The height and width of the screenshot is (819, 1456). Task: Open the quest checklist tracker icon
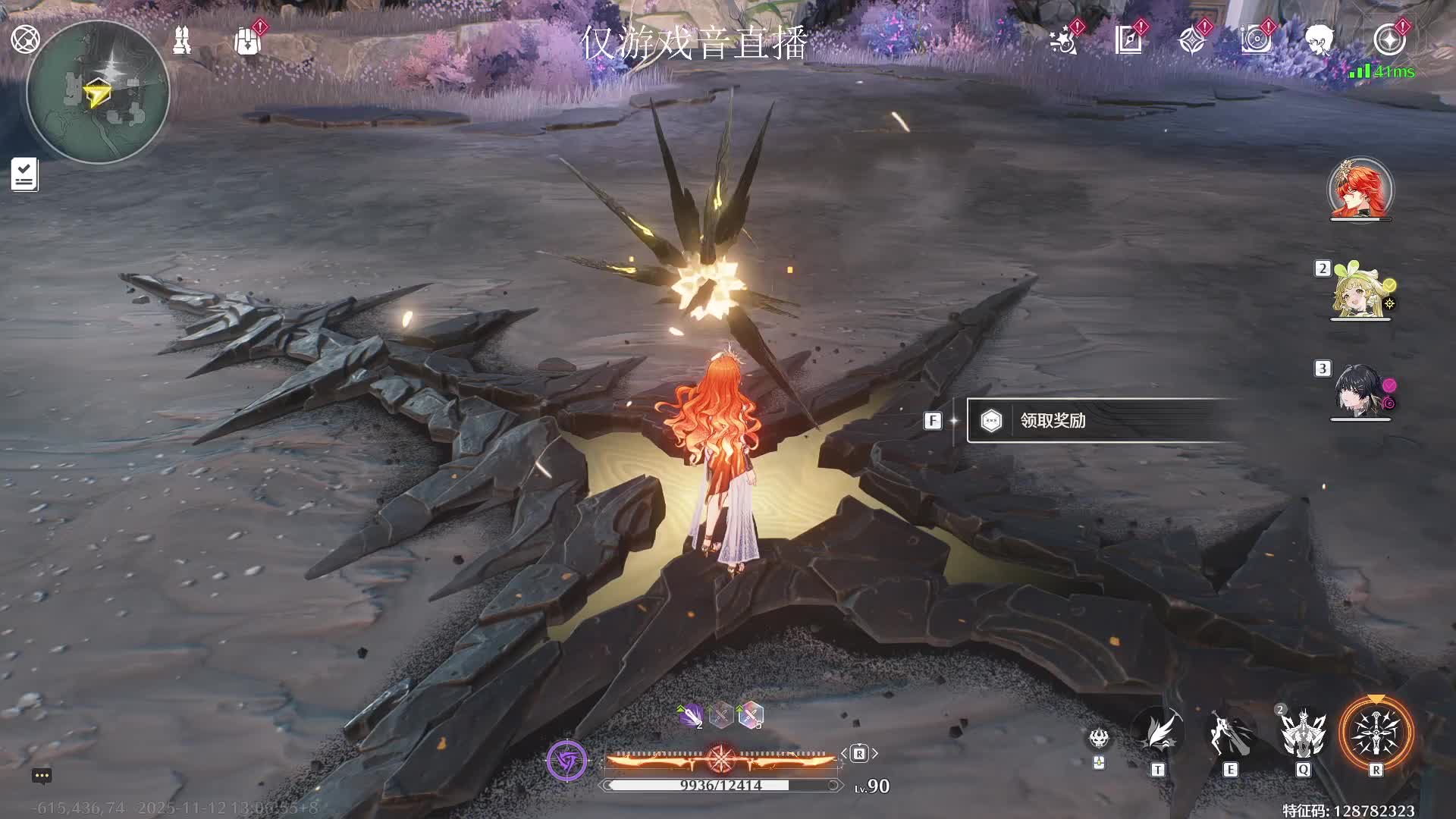click(x=24, y=174)
